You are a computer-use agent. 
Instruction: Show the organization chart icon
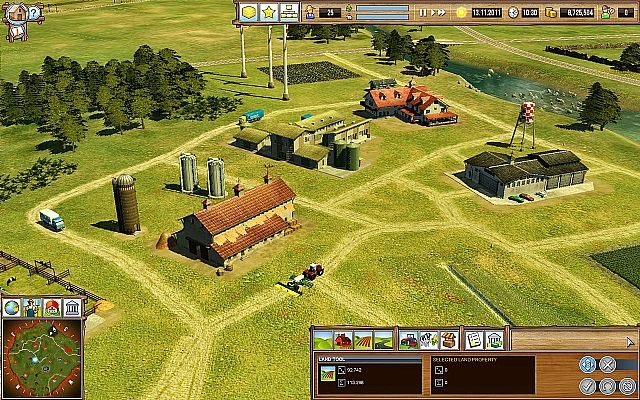[290, 12]
